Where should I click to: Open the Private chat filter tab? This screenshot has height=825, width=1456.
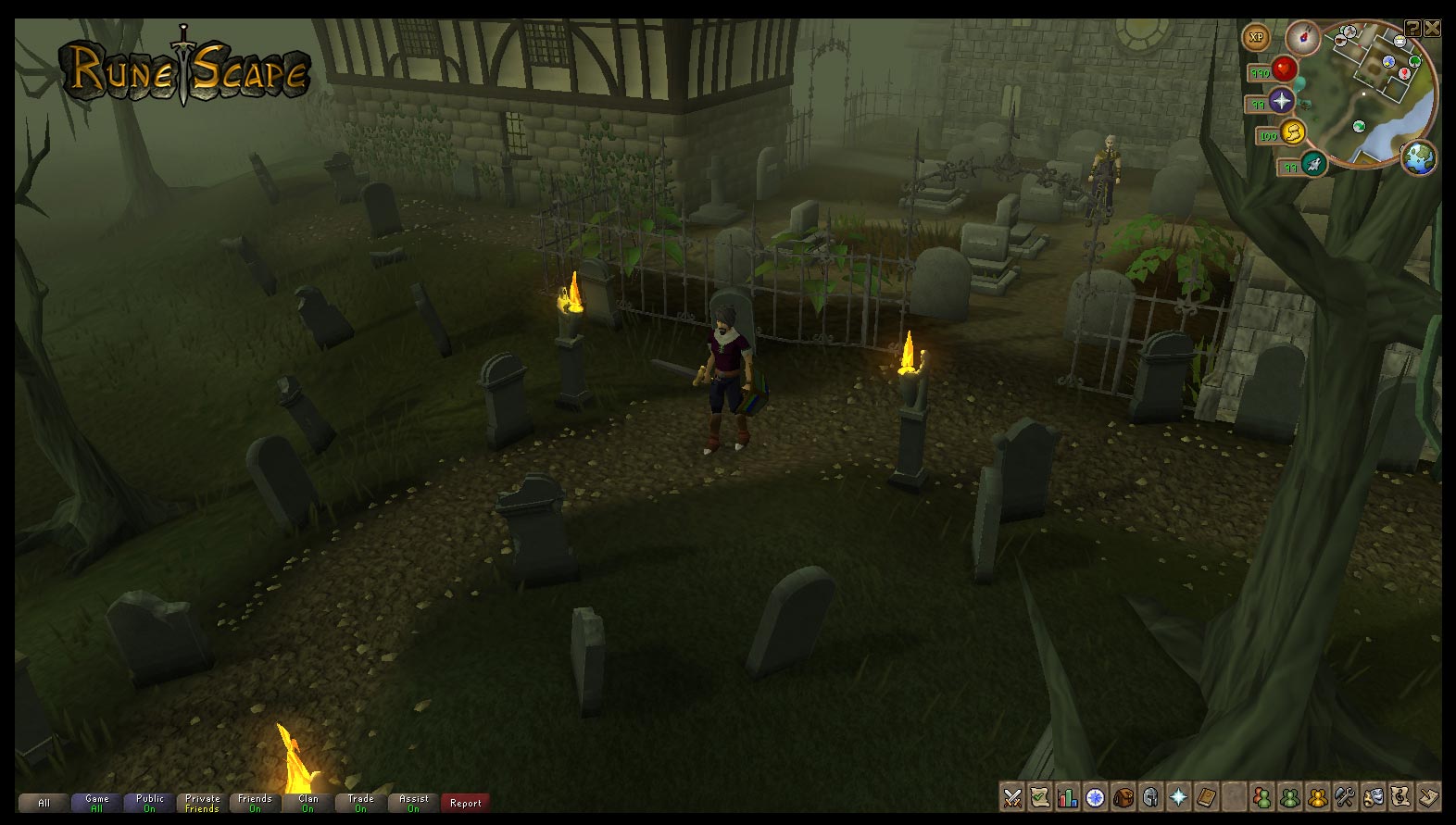coord(202,803)
